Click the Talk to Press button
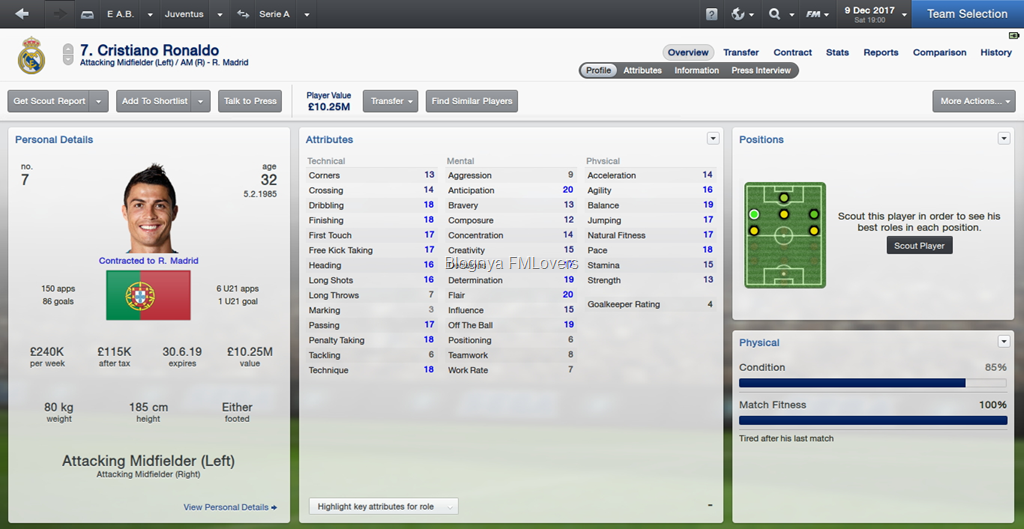The image size is (1024, 529). point(250,101)
